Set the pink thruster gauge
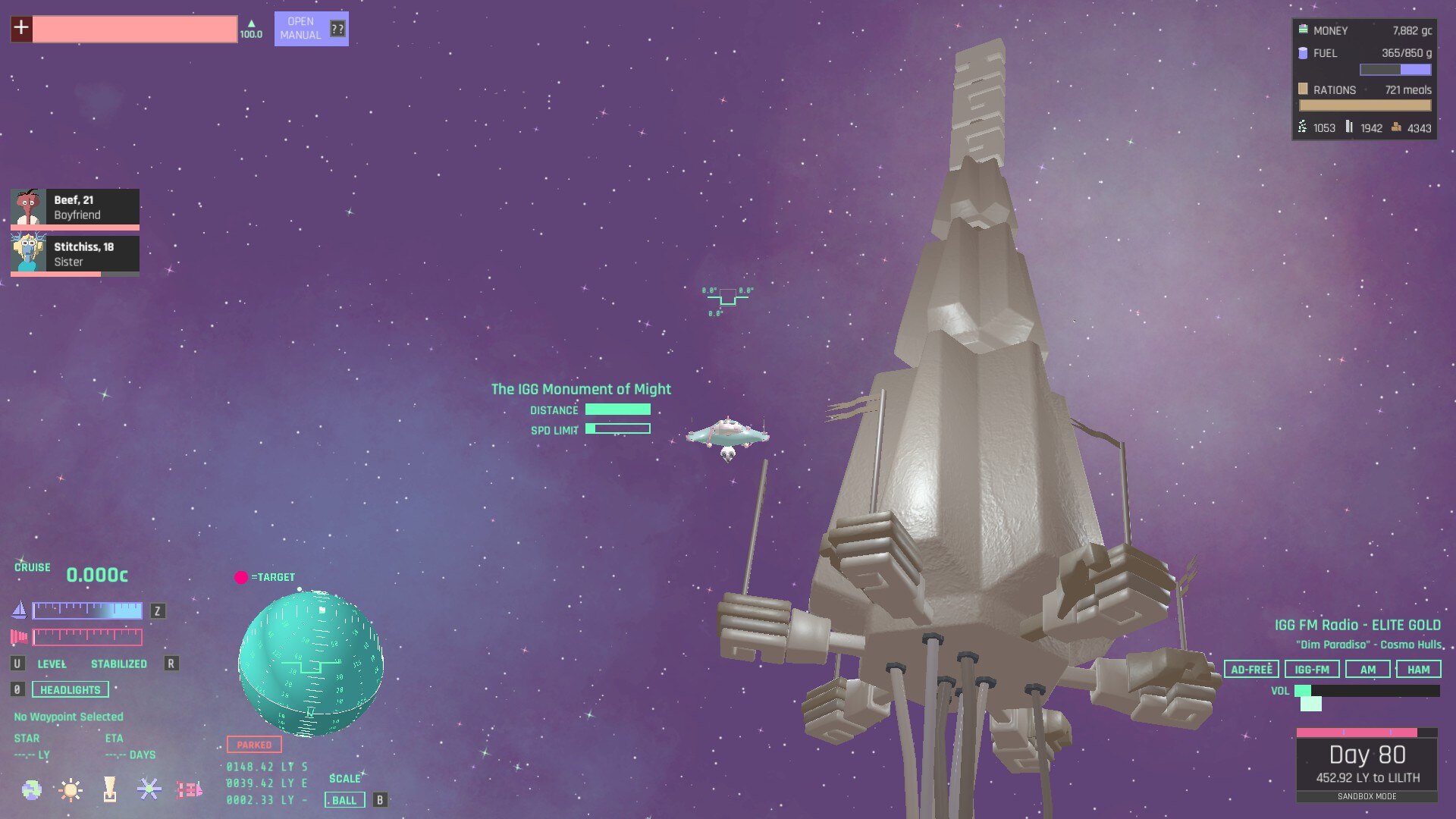Screen dimensions: 1456x819 tap(87, 636)
